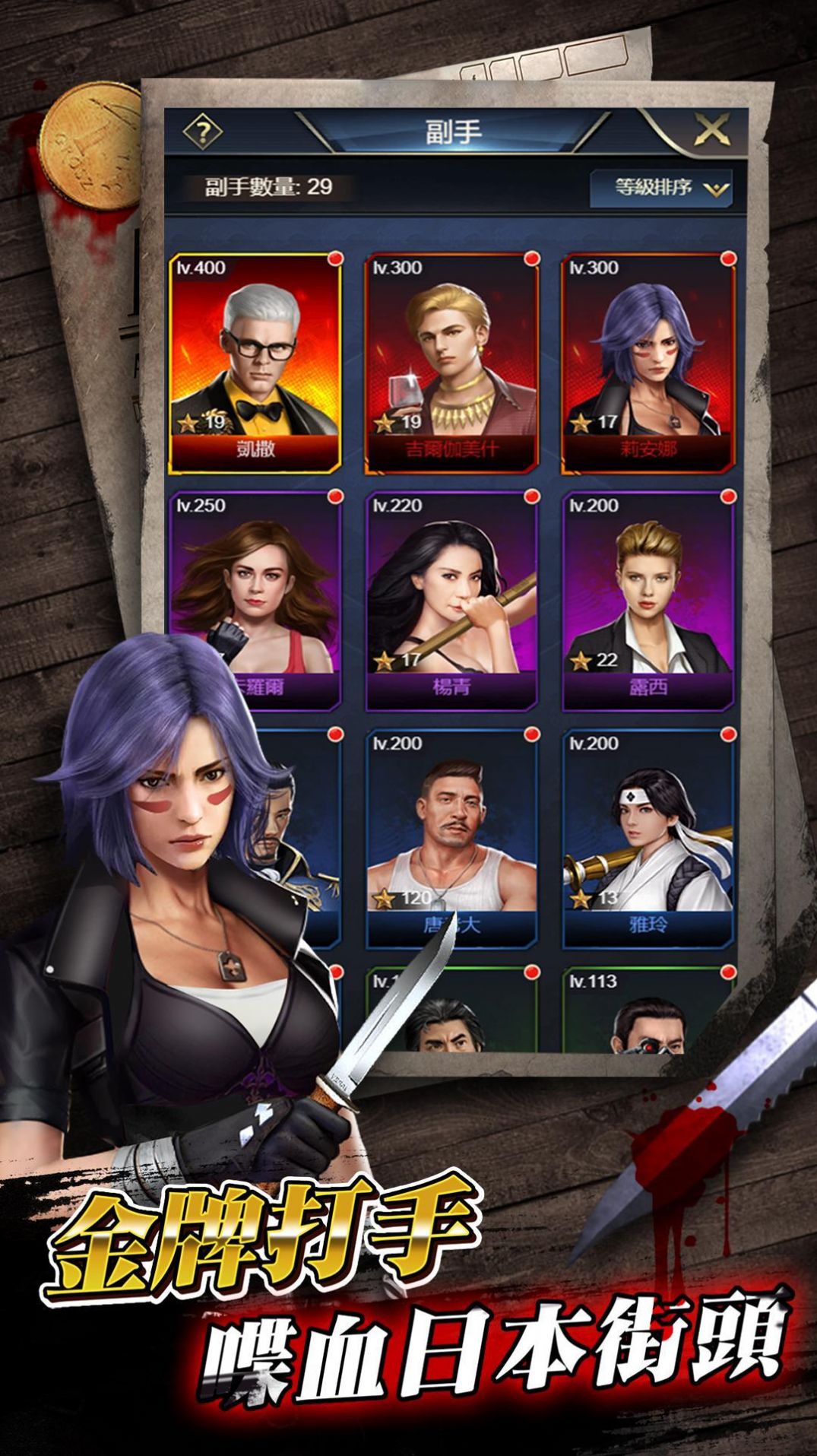Open the 等級排序 sort dropdown

click(x=660, y=189)
